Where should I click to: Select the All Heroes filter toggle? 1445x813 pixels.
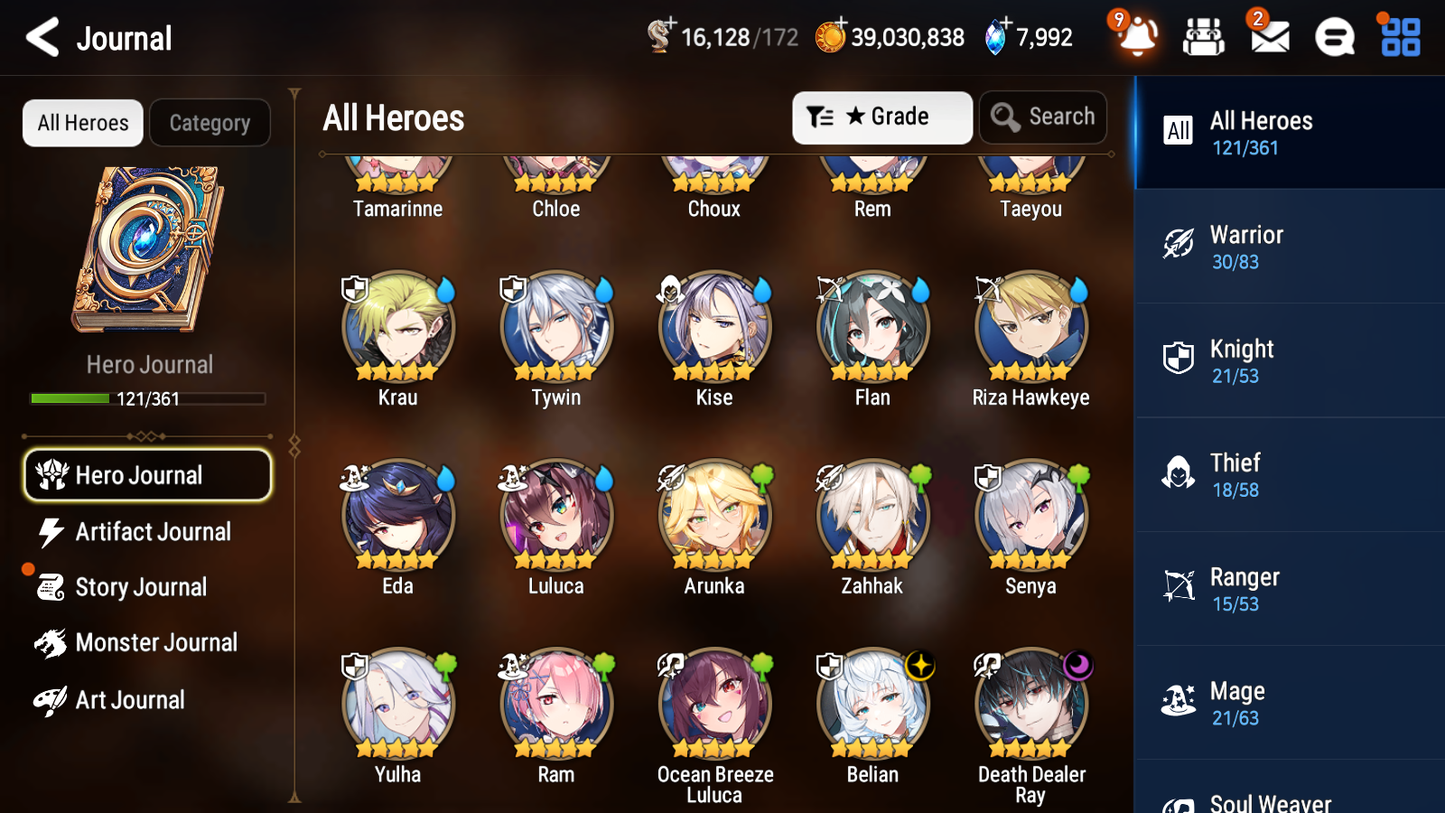82,122
